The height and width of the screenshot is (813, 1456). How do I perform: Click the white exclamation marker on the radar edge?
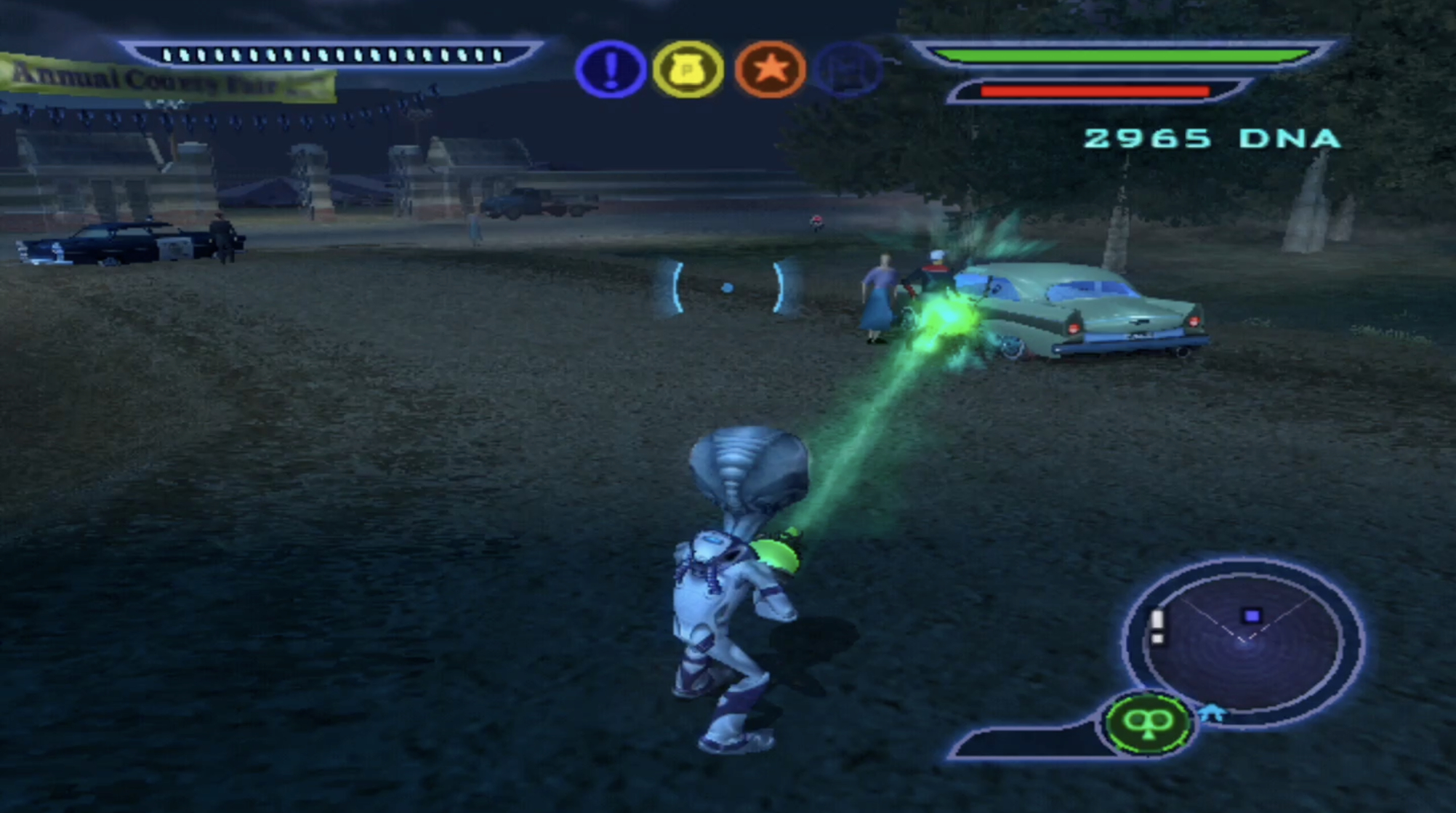coord(1158,626)
